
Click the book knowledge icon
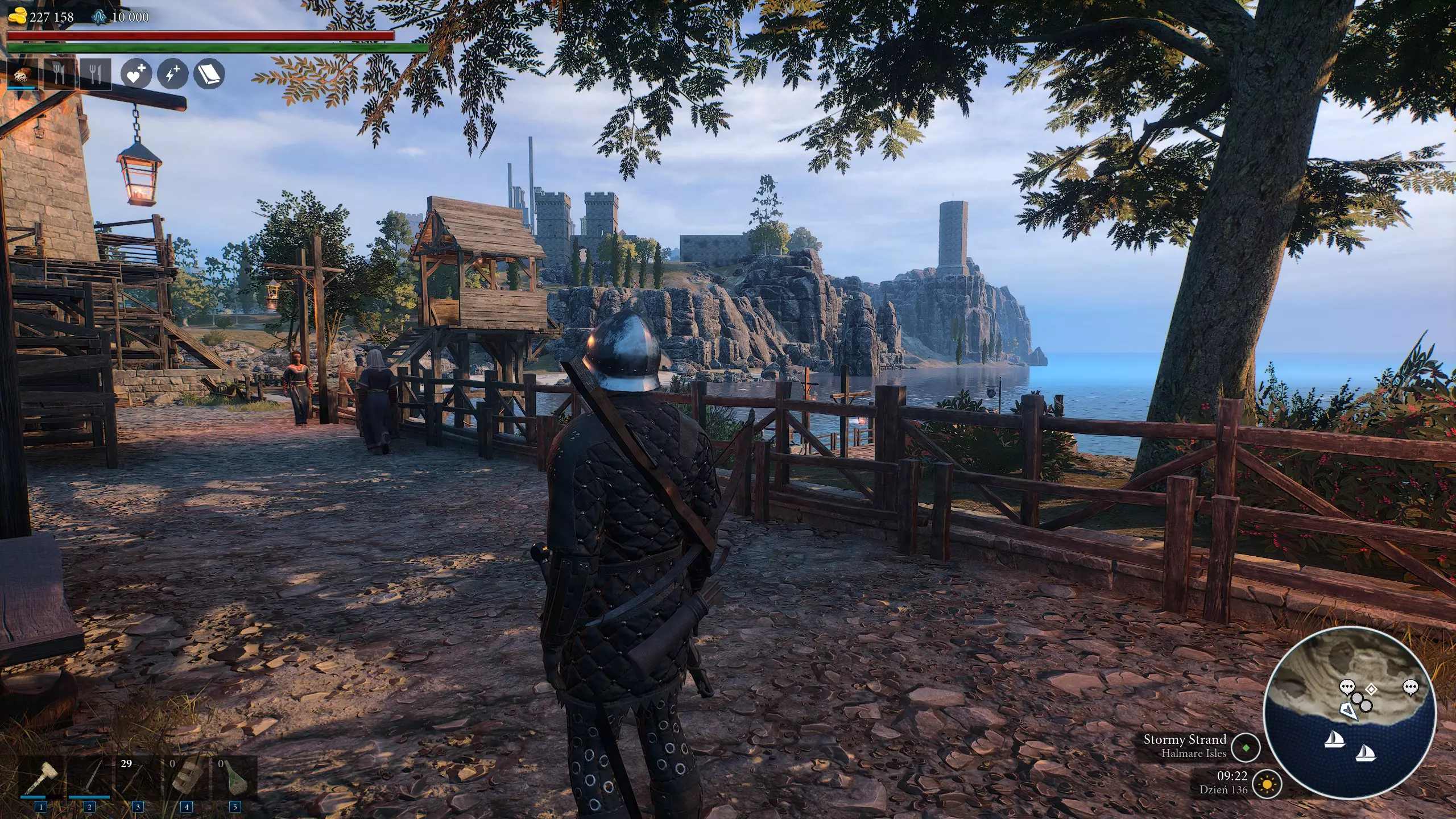click(209, 74)
